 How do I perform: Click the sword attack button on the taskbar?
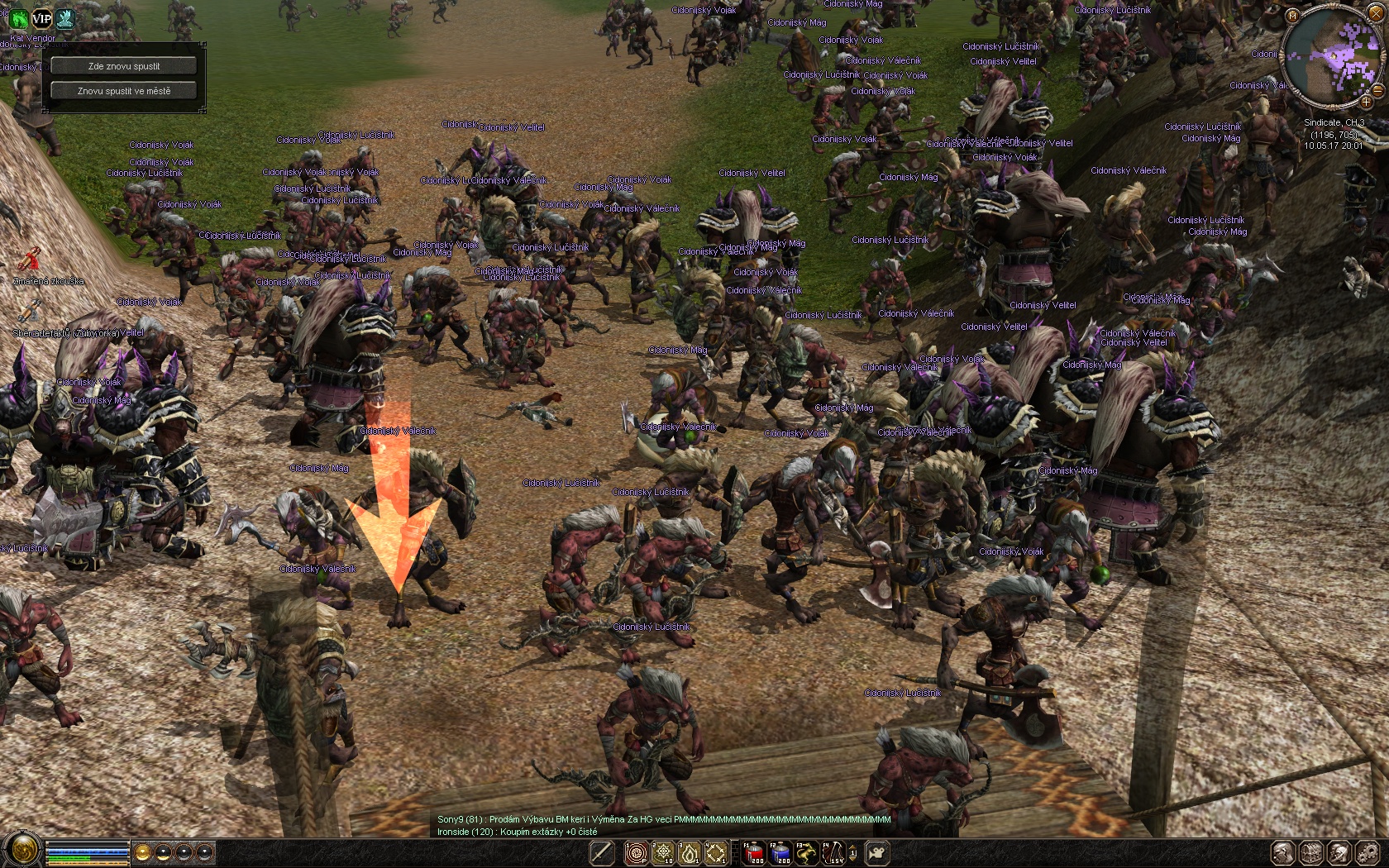click(x=602, y=852)
